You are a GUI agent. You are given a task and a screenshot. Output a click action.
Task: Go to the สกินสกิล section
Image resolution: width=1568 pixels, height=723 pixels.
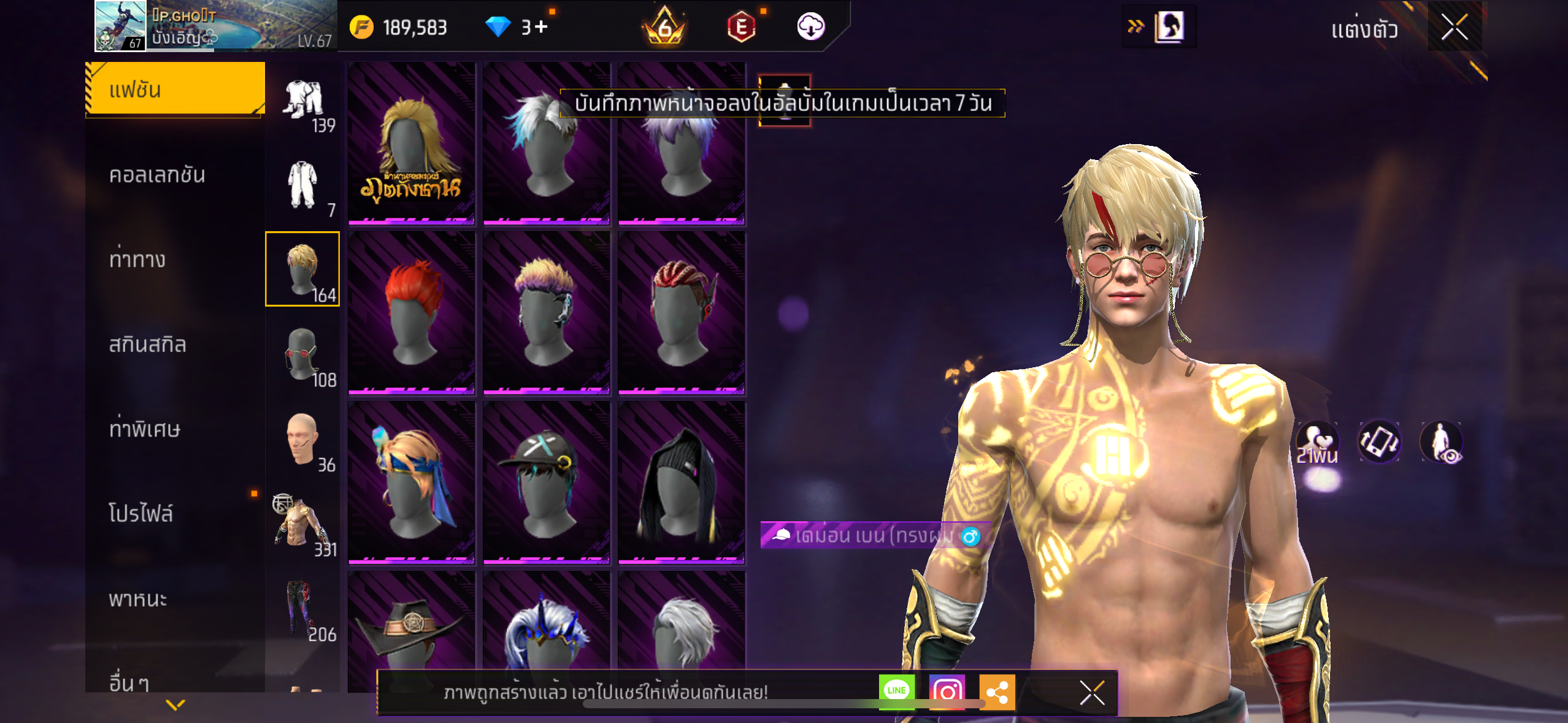[x=147, y=344]
